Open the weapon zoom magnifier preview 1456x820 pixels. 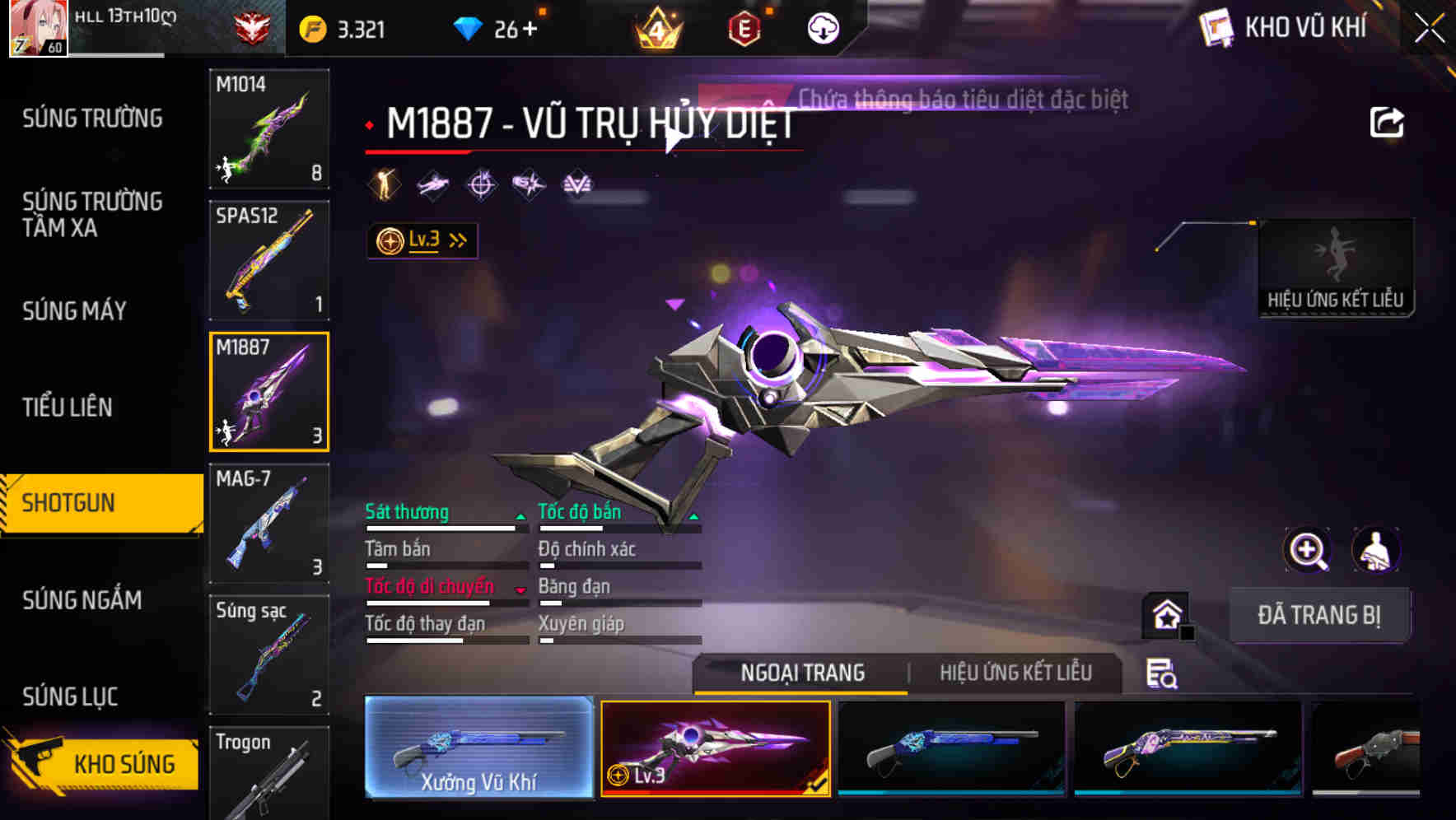(x=1309, y=551)
